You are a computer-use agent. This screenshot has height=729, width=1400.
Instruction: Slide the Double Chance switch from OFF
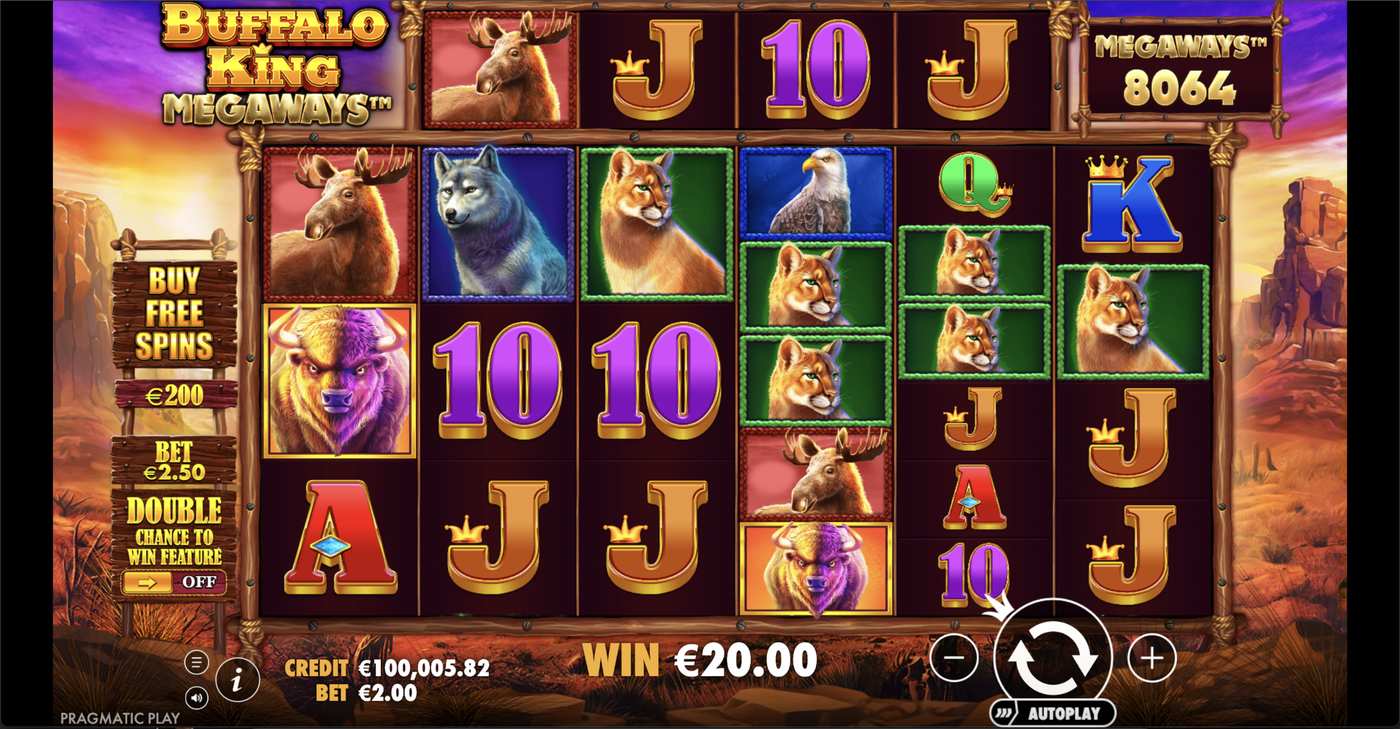click(175, 580)
